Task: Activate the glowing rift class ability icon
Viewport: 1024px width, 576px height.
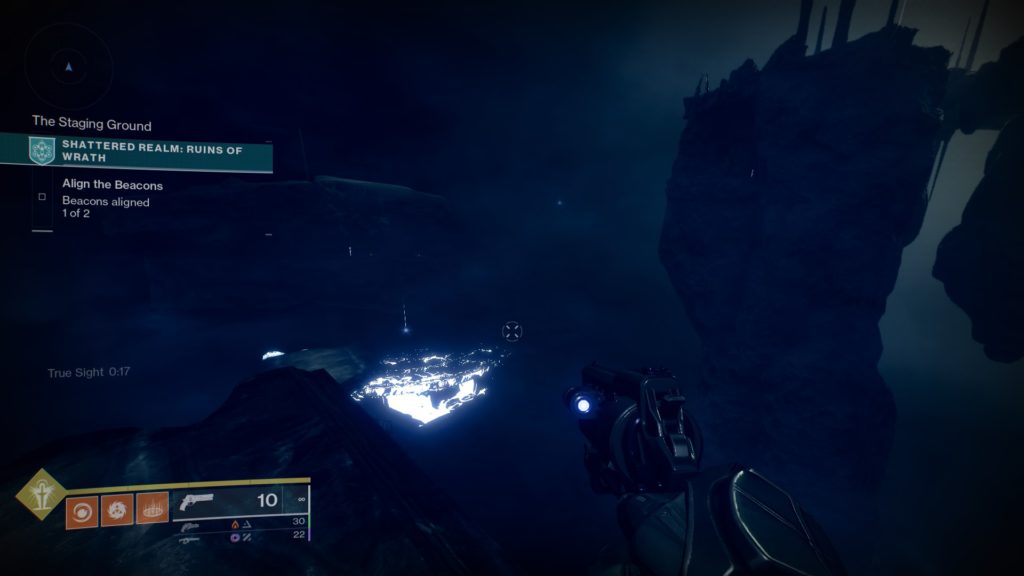Action: pyautogui.click(x=152, y=510)
